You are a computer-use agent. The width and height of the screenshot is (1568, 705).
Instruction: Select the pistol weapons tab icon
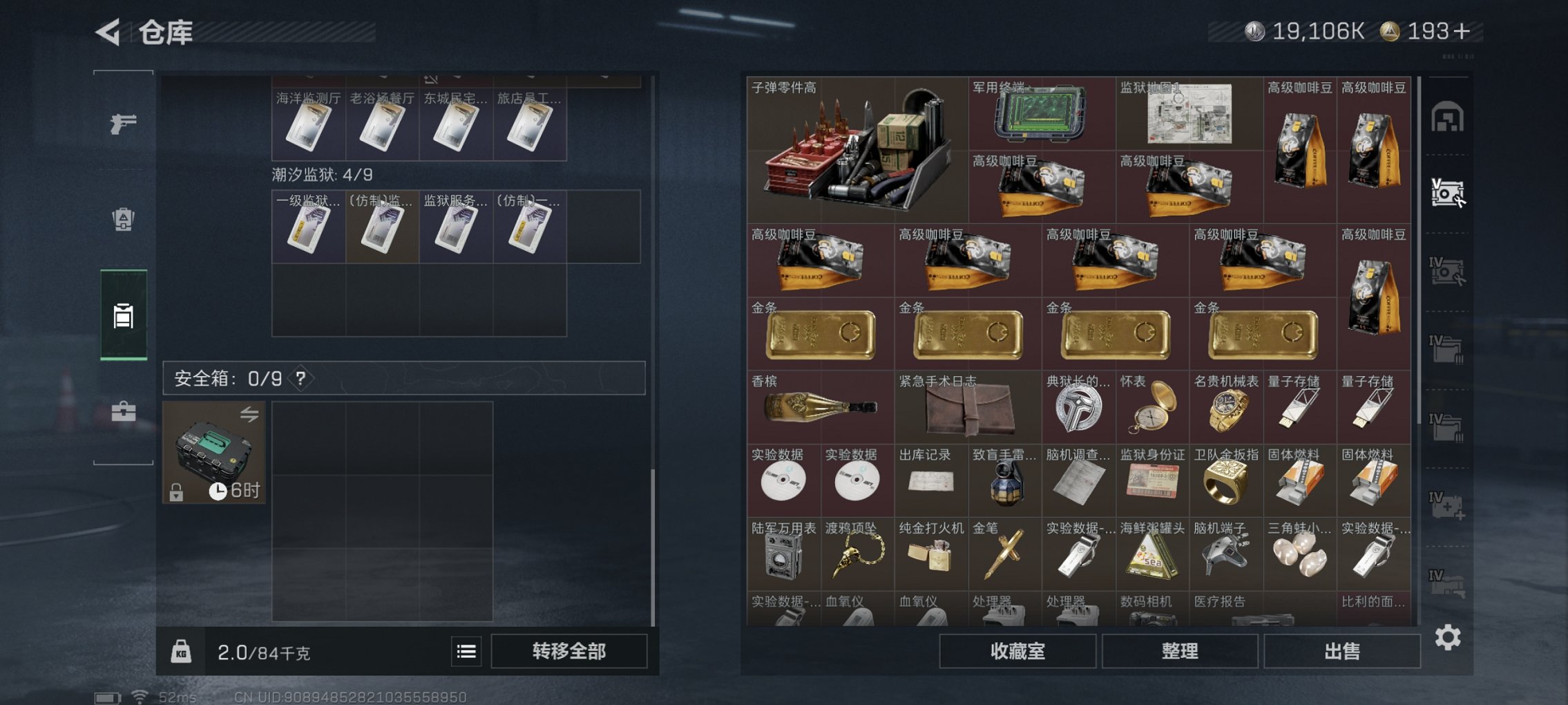click(122, 126)
